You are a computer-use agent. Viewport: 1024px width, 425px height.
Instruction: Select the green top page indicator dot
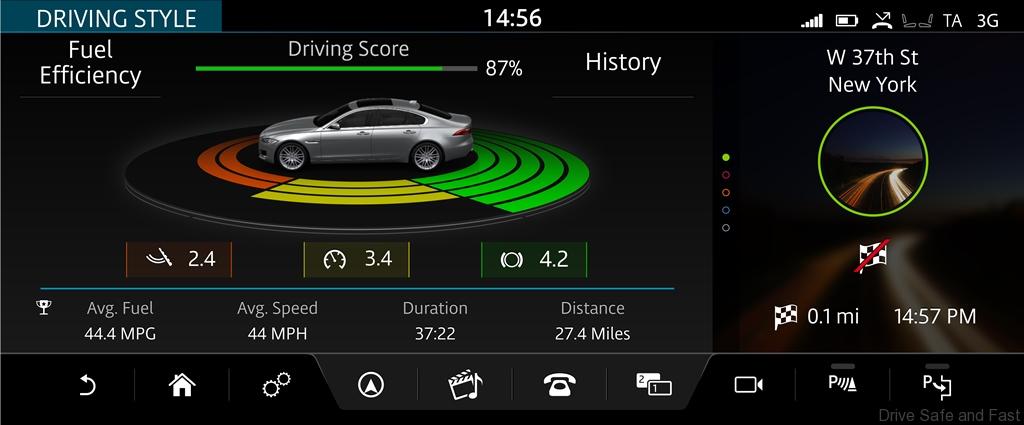tap(726, 158)
